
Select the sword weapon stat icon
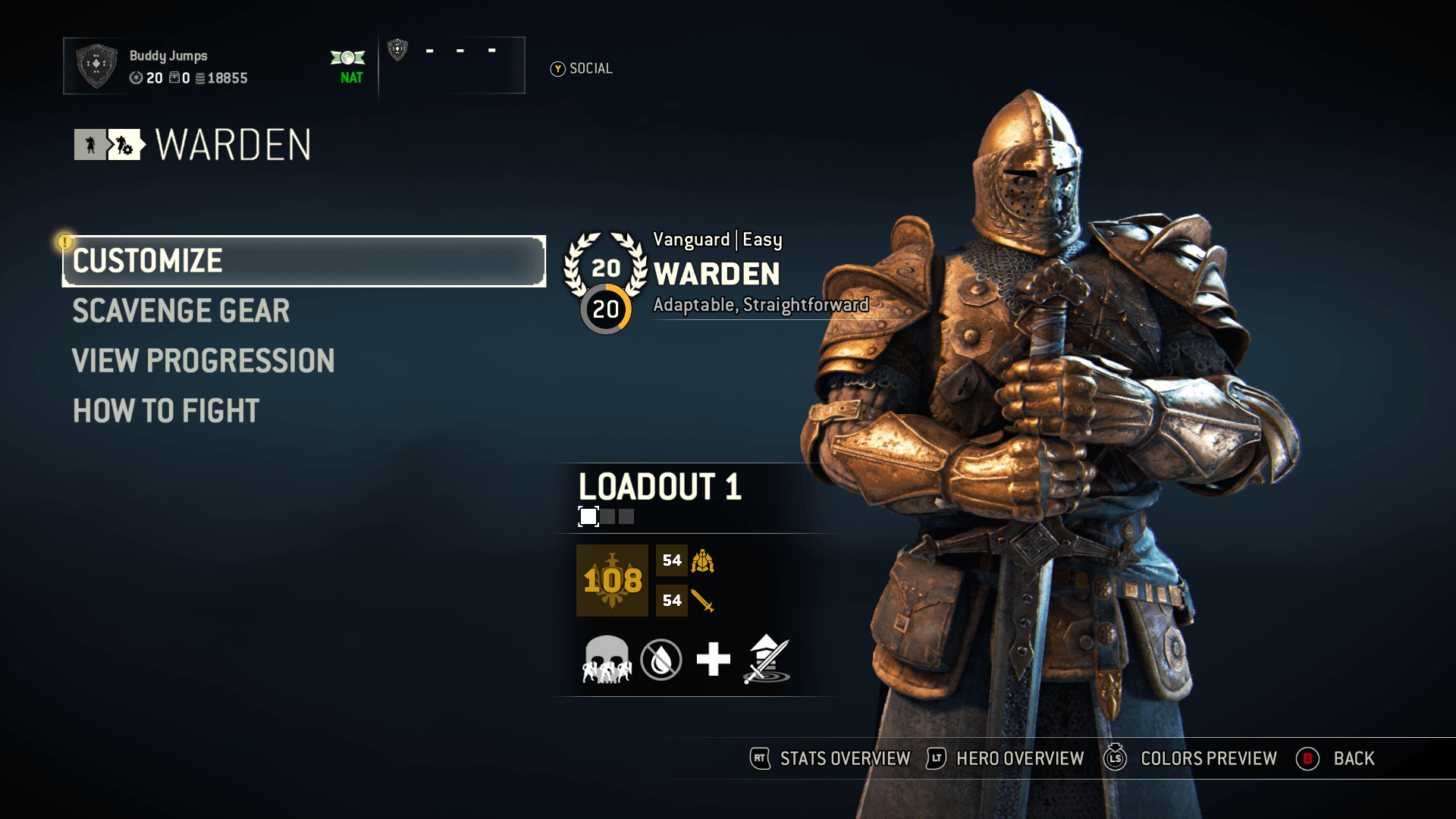(x=703, y=601)
